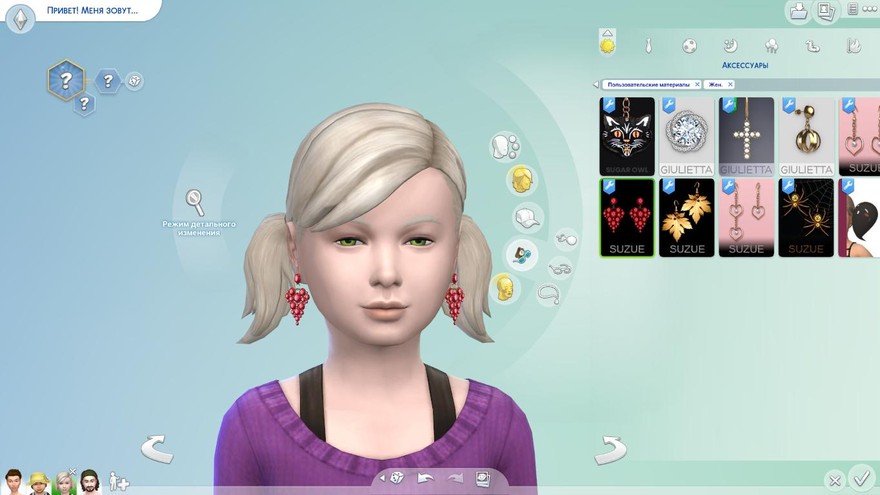Open the gallery save folder icon
Viewport: 880px width, 495px height.
click(799, 11)
